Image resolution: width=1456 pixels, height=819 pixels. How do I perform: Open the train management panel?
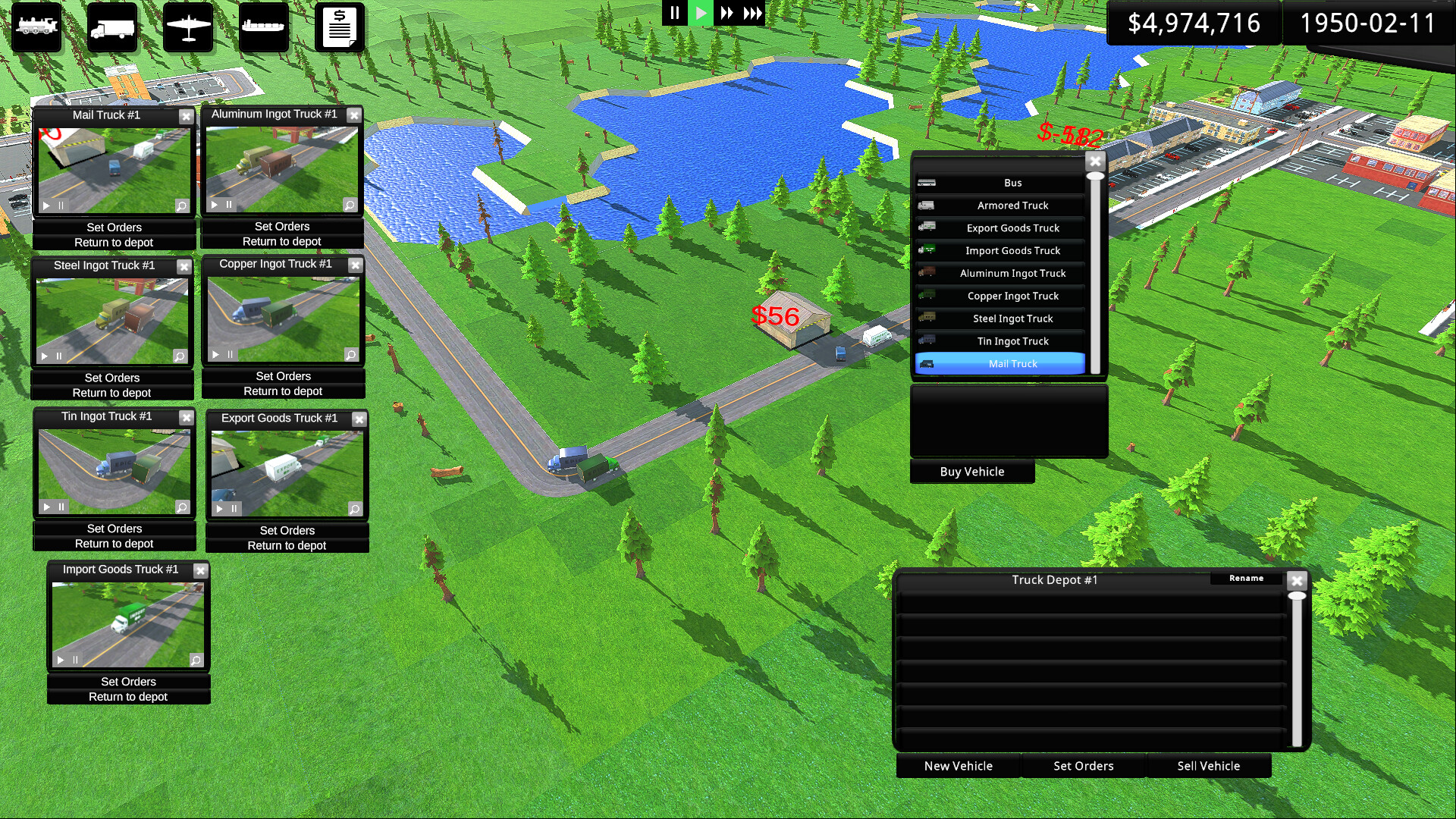point(36,27)
